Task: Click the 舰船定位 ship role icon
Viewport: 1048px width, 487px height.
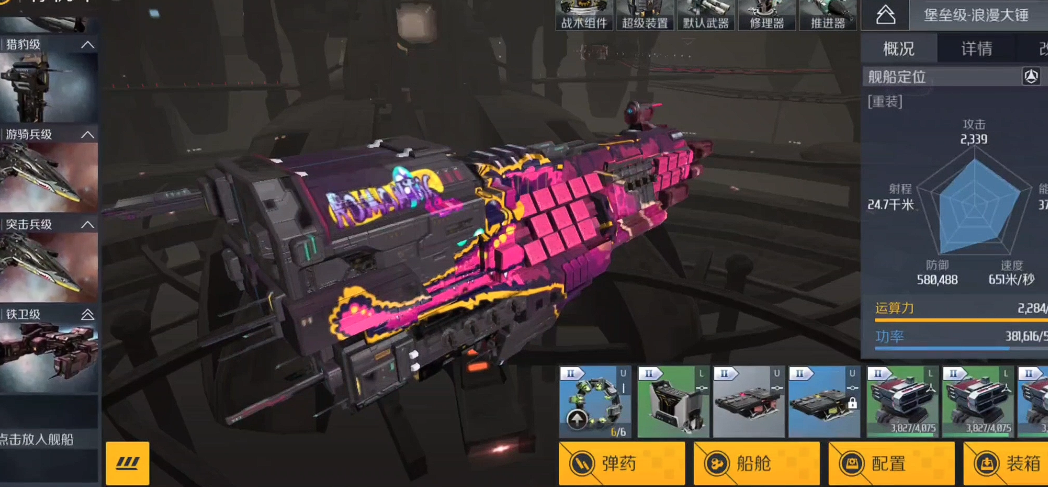Action: [x=1031, y=77]
